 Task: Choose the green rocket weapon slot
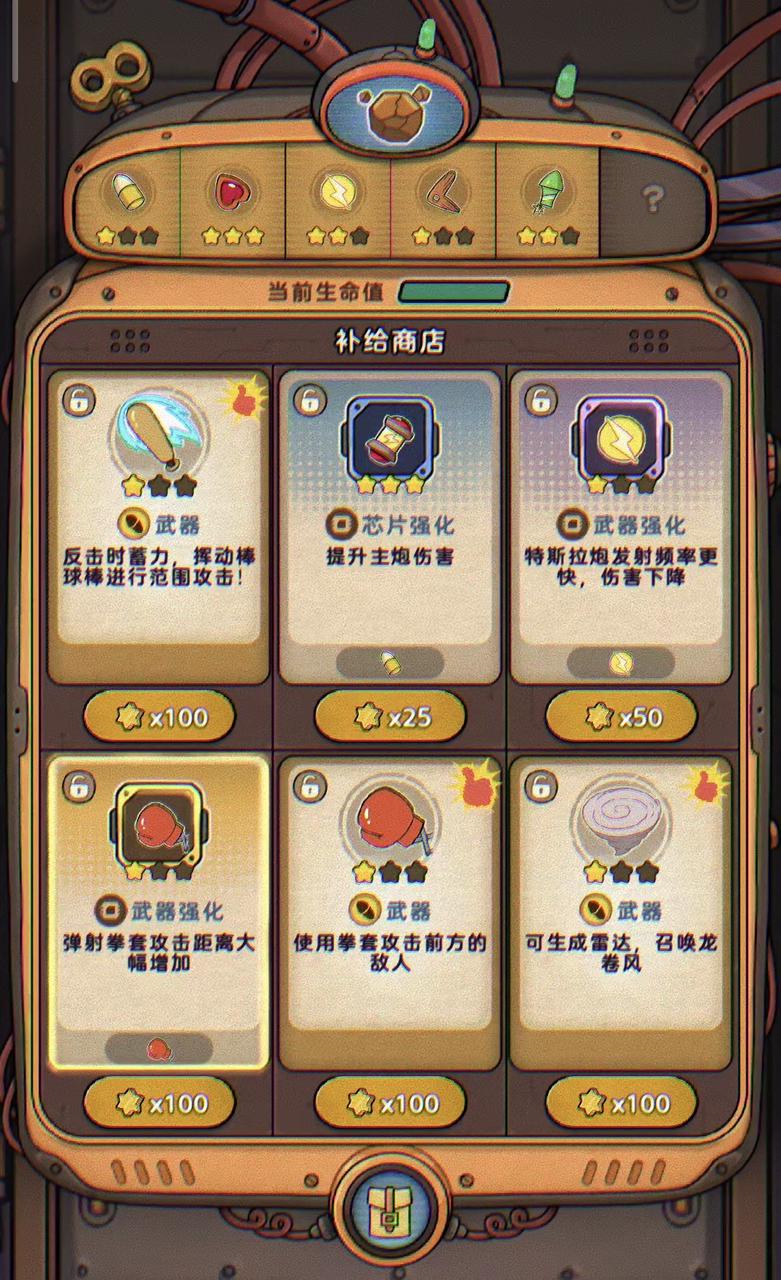(547, 200)
